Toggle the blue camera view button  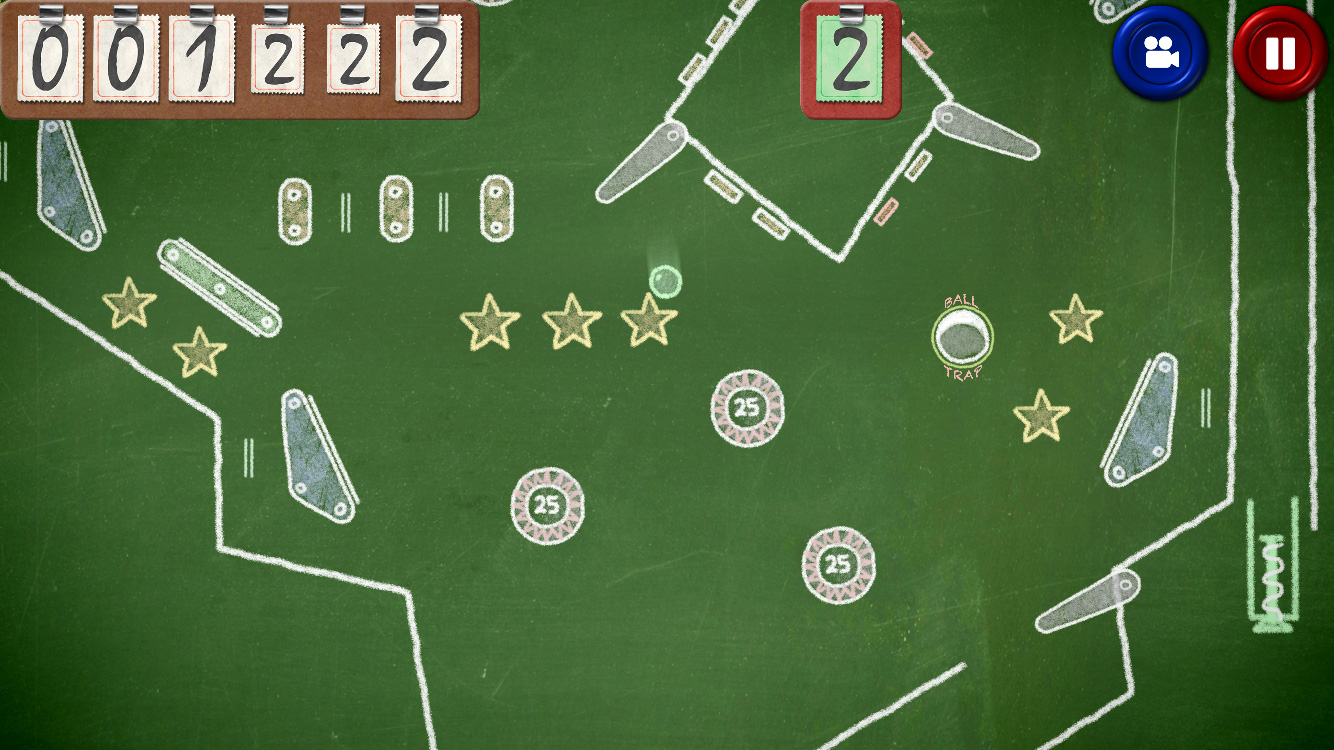[1160, 53]
